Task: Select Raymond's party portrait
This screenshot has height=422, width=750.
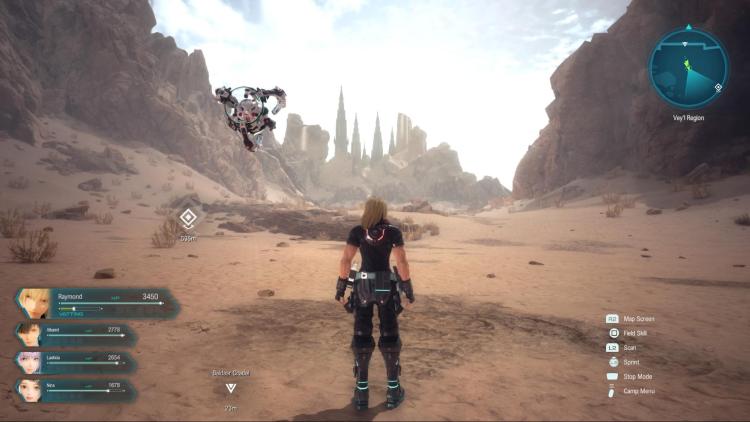Action: click(36, 303)
